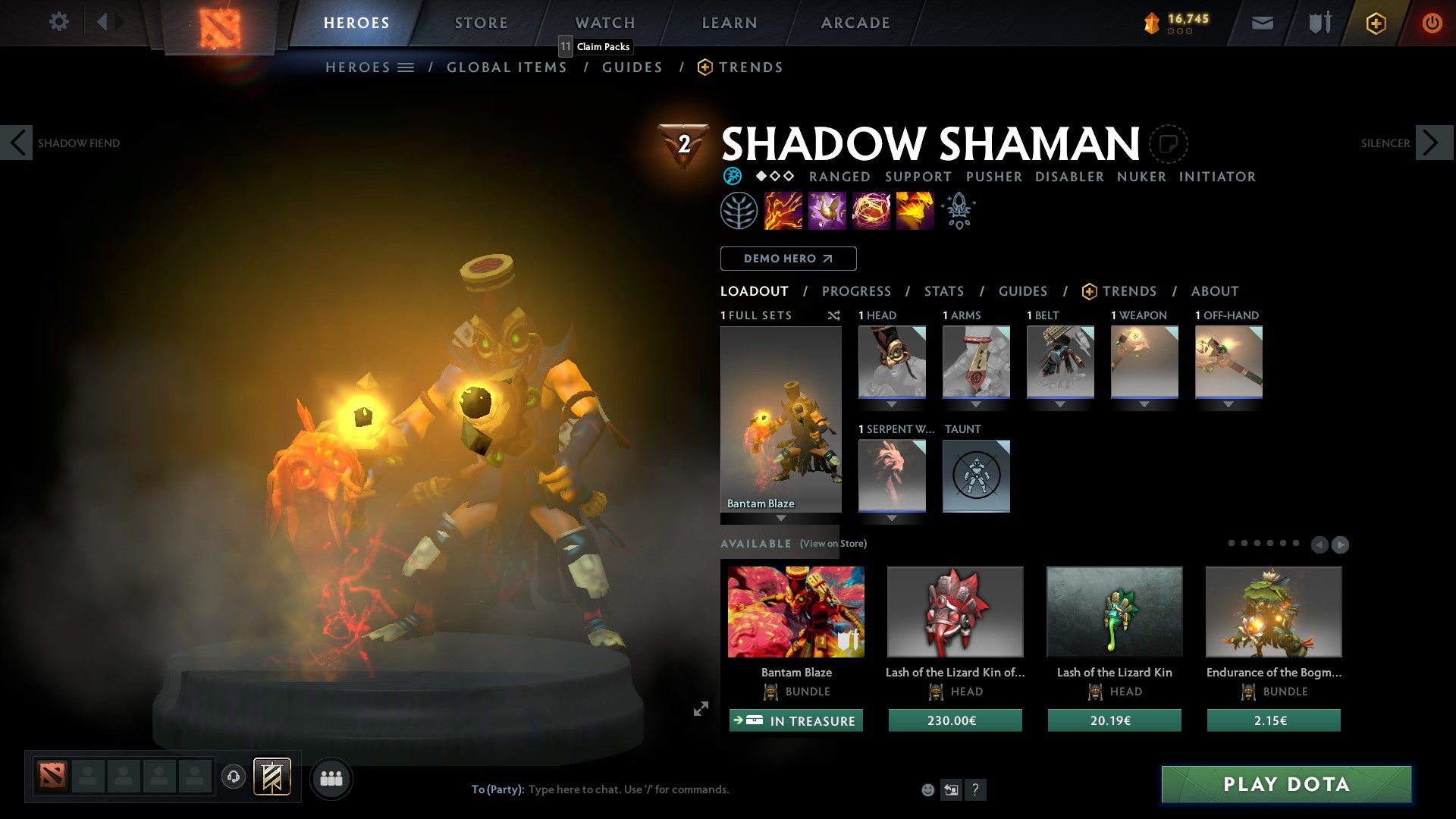The height and width of the screenshot is (819, 1456).
Task: Click the power button to exit Dota
Action: 1432,23
